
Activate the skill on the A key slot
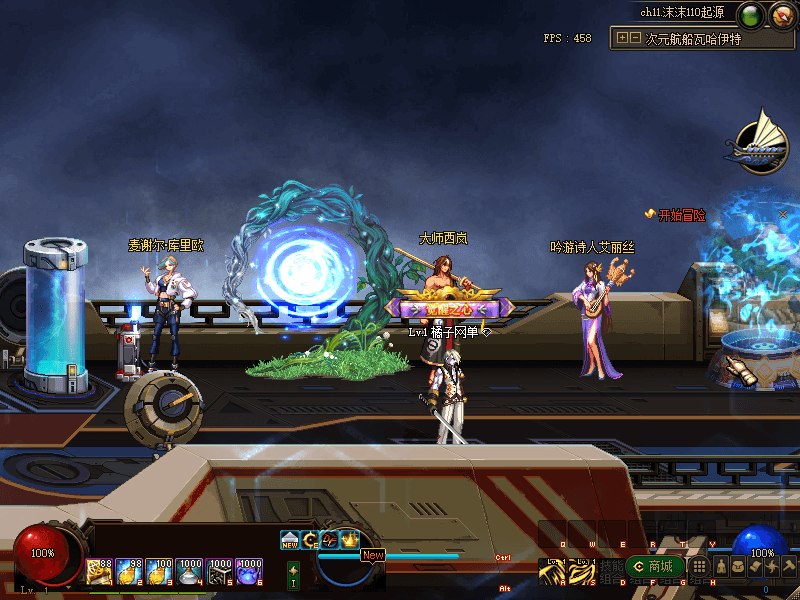click(552, 570)
